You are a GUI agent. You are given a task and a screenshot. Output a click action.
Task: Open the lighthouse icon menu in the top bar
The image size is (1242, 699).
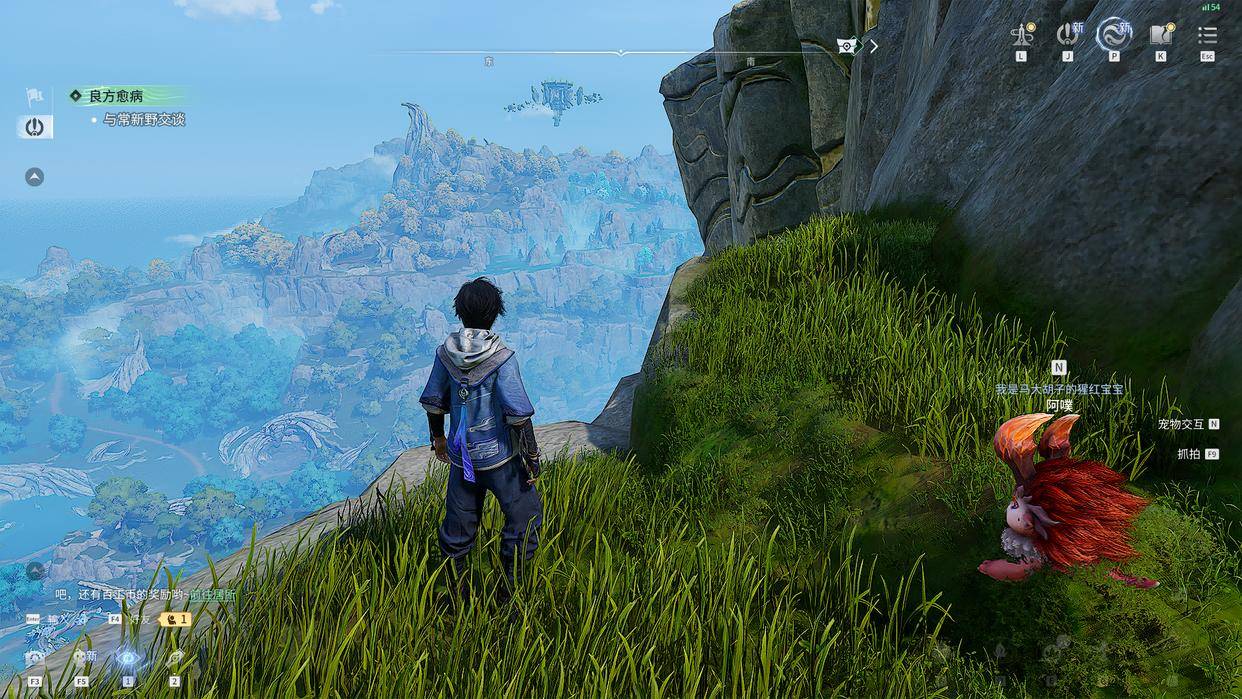1021,35
